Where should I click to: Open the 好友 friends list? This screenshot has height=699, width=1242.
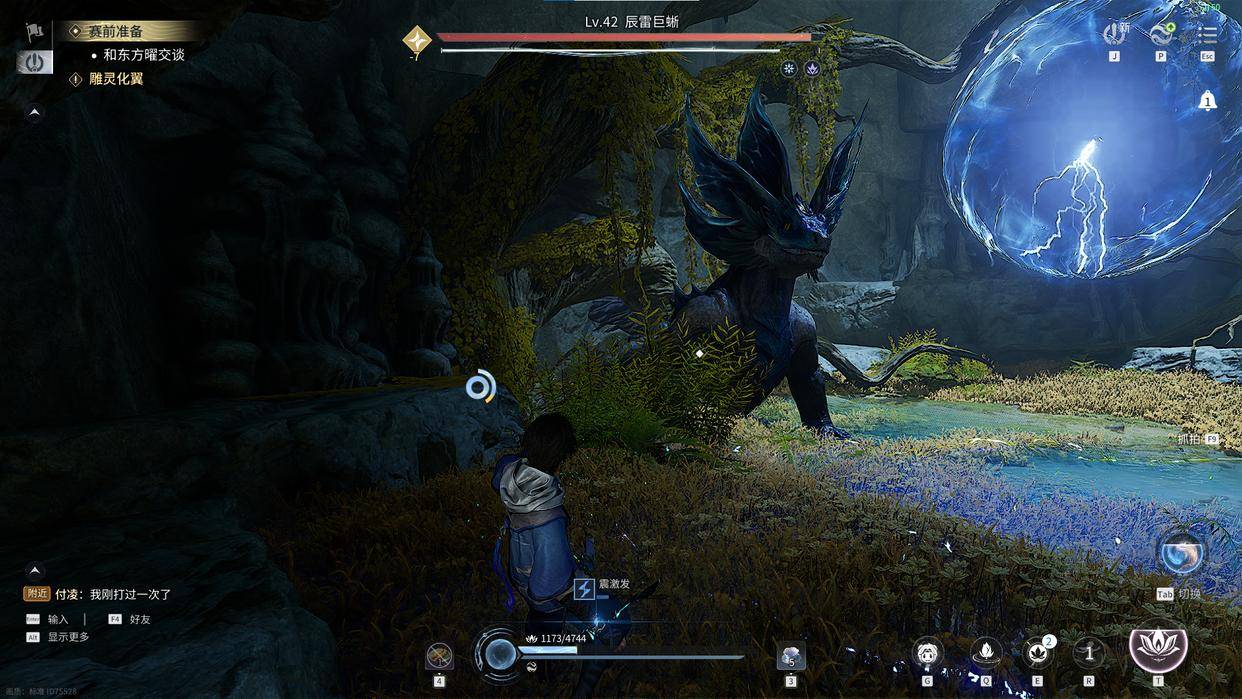tap(139, 619)
